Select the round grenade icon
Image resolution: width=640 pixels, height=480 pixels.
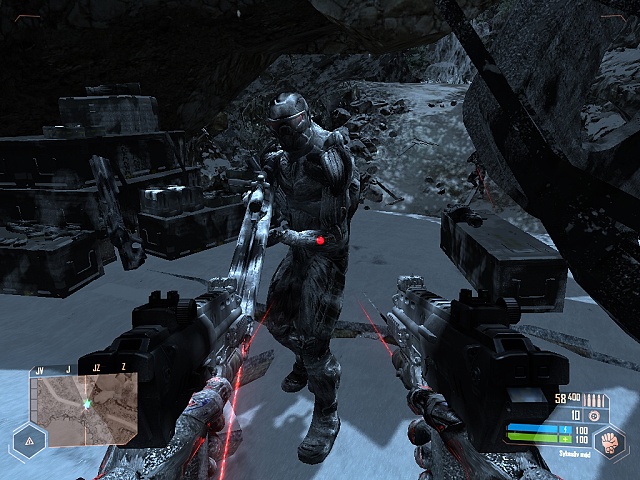(x=594, y=414)
